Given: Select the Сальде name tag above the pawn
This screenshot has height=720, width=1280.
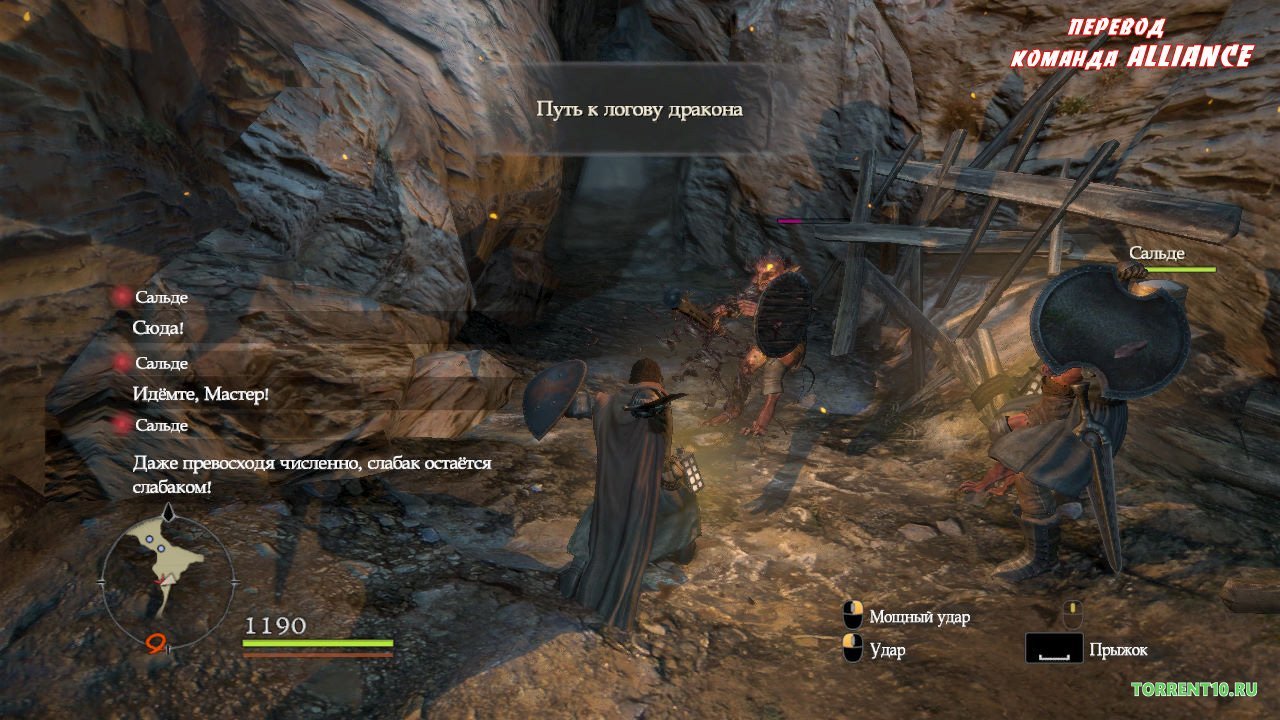Looking at the screenshot, I should 1157,253.
